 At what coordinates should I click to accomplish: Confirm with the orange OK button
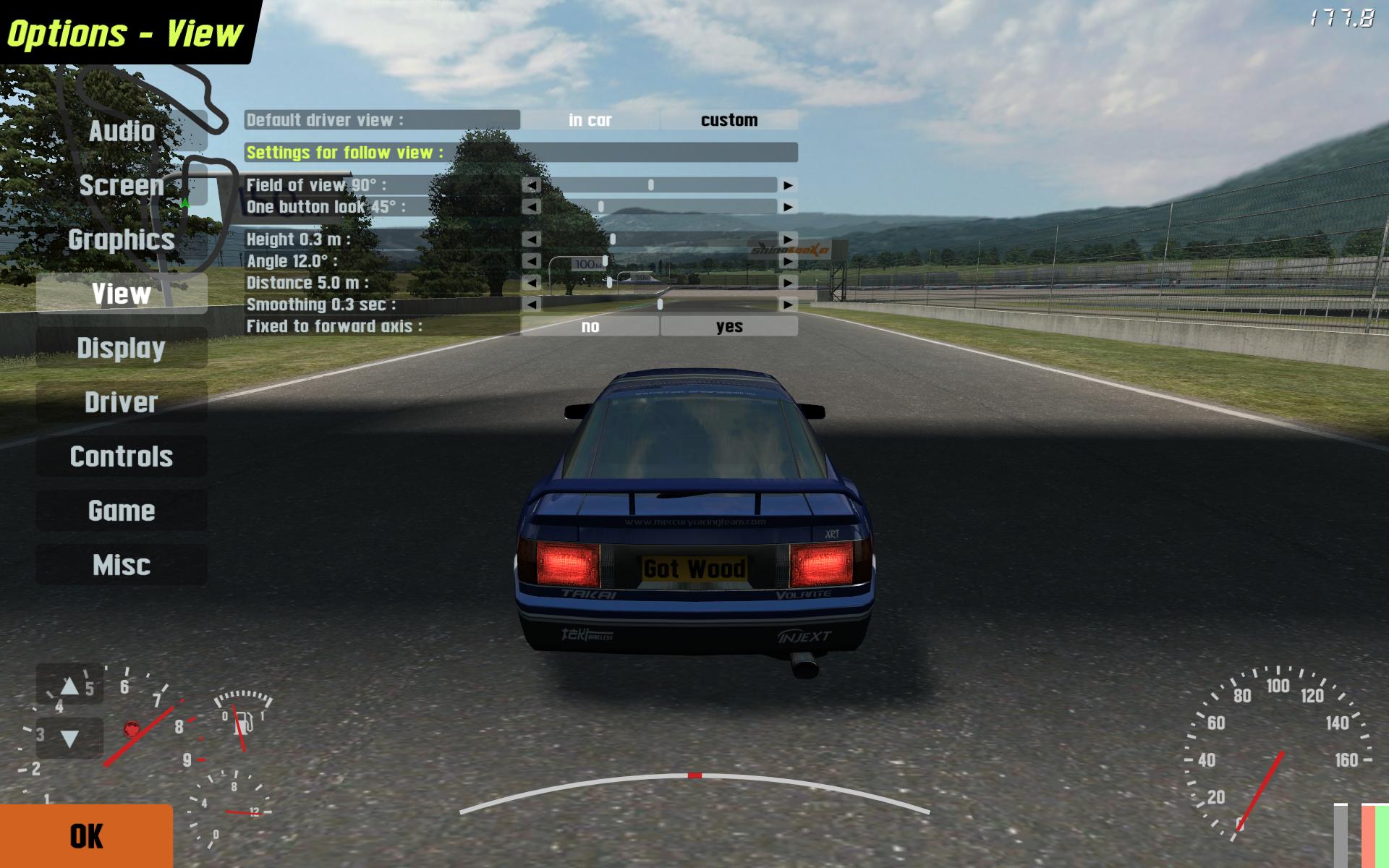pyautogui.click(x=86, y=836)
